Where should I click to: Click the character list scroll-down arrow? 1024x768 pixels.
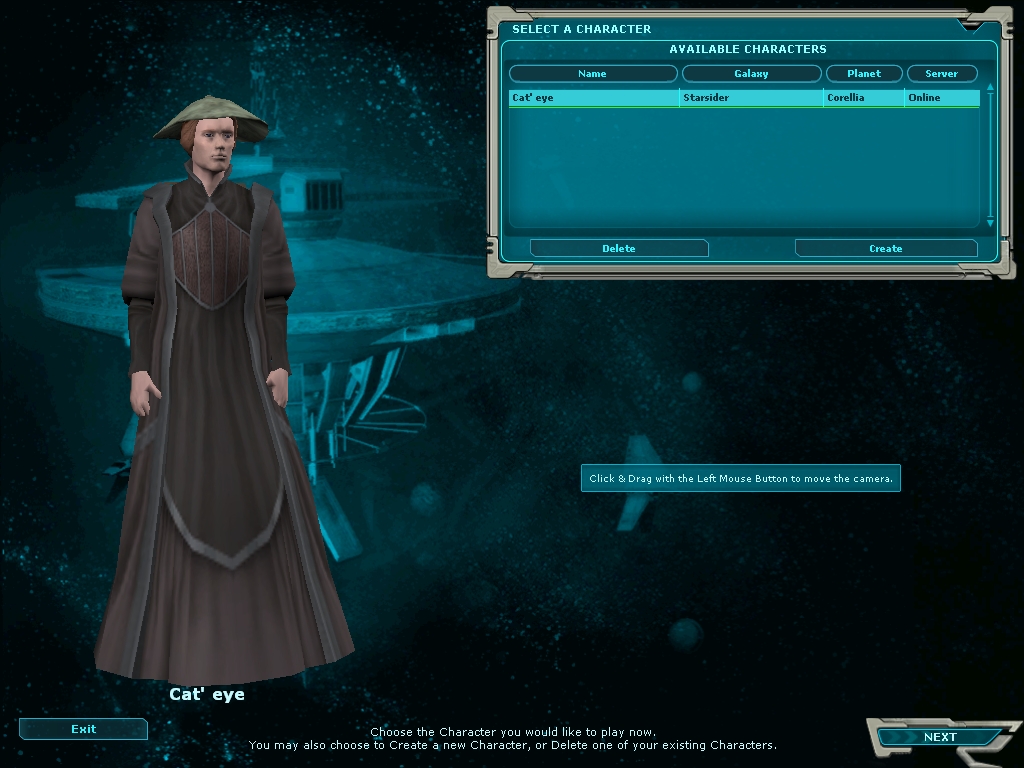(990, 223)
